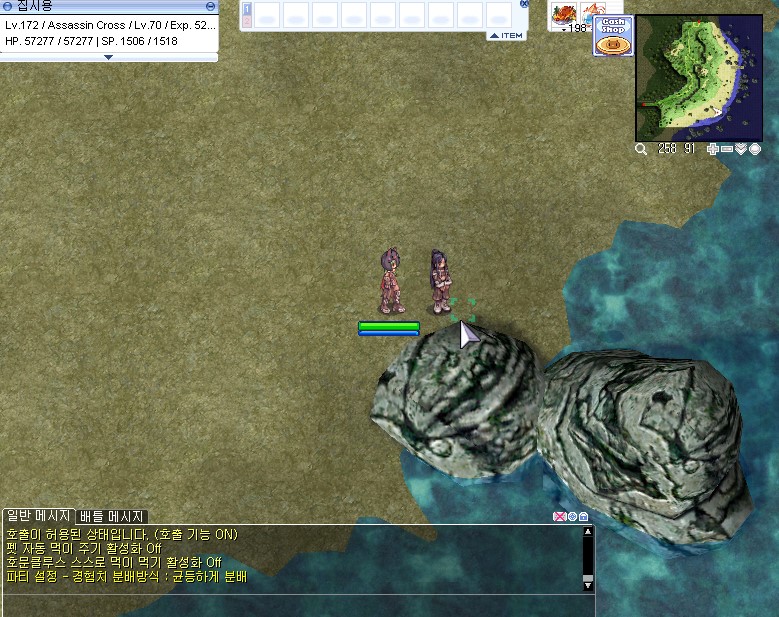The height and width of the screenshot is (617, 779).
Task: Switch to the 일반 메시지 chat tab
Action: tap(38, 516)
